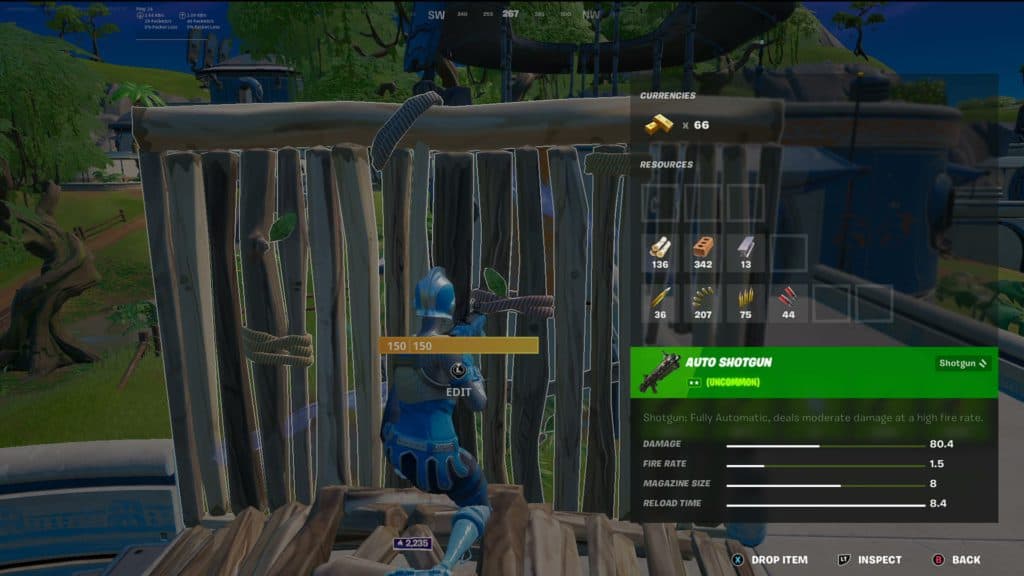The height and width of the screenshot is (576, 1024).
Task: Click the gold bars currency icon
Action: (x=656, y=125)
